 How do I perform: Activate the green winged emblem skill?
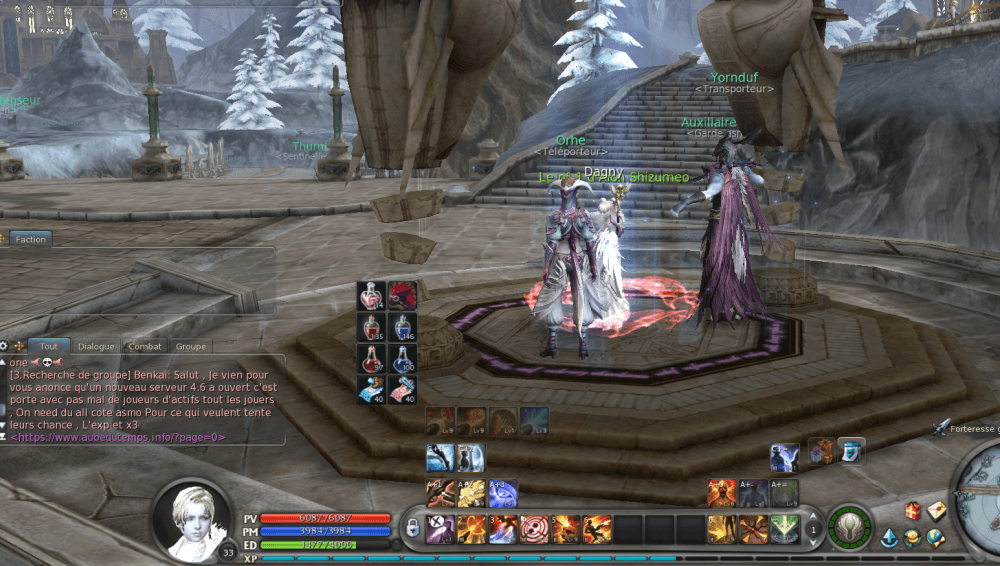(785, 527)
